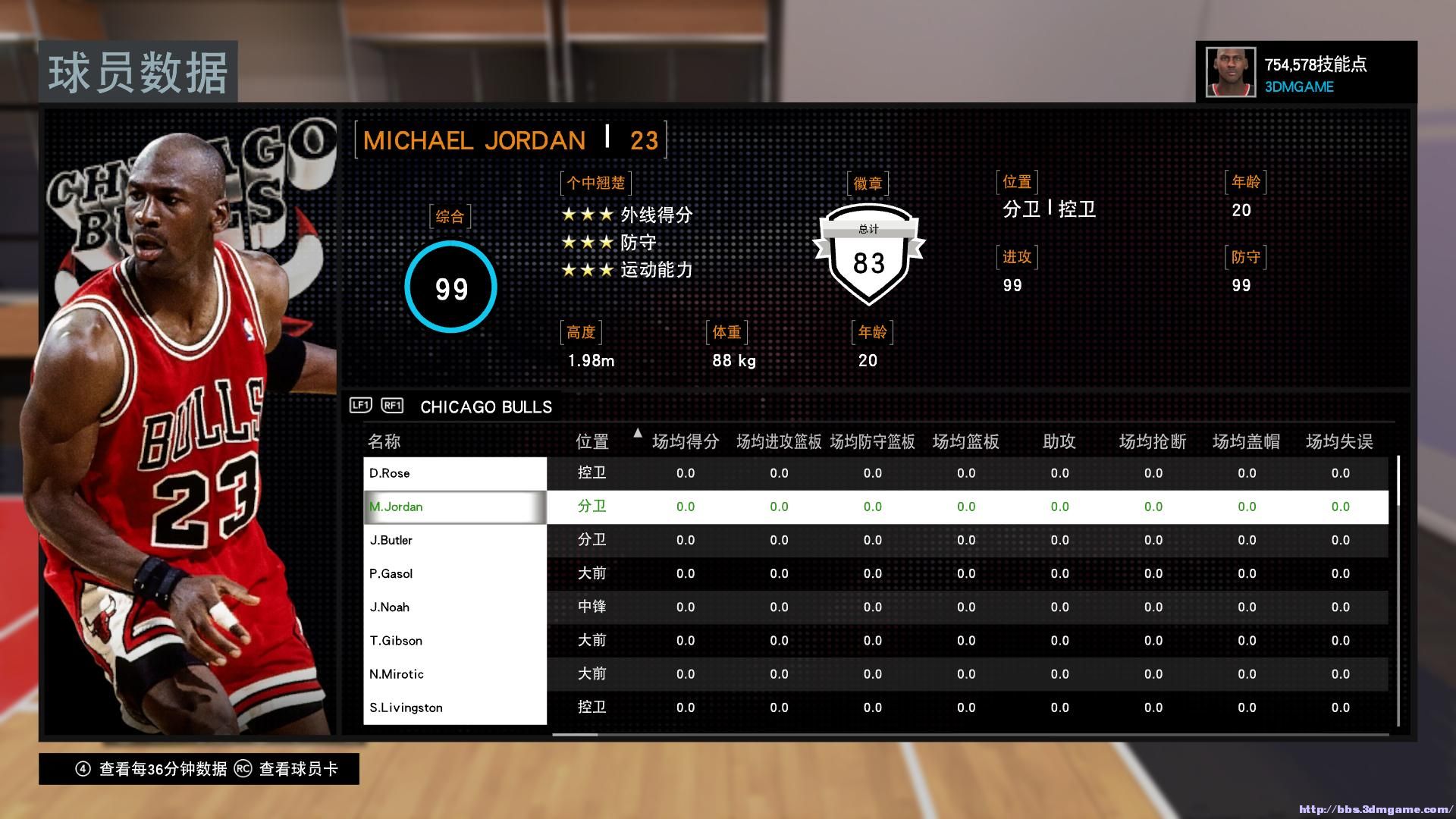This screenshot has height=819, width=1456.
Task: Sort roster by the 名称 column header
Action: (384, 441)
